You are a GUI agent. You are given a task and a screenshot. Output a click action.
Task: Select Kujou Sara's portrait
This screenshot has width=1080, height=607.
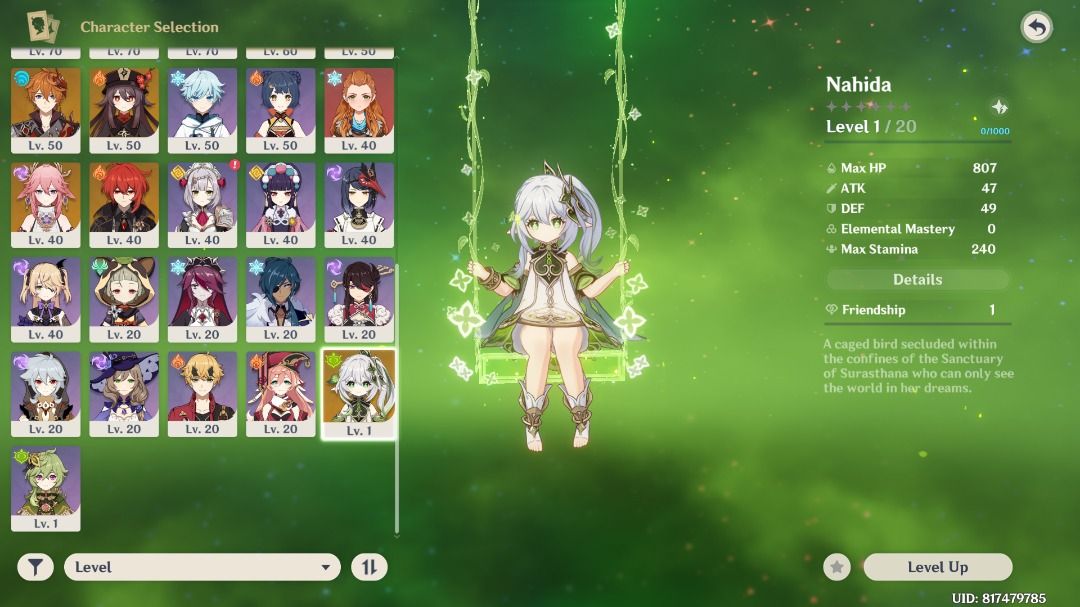pyautogui.click(x=359, y=203)
